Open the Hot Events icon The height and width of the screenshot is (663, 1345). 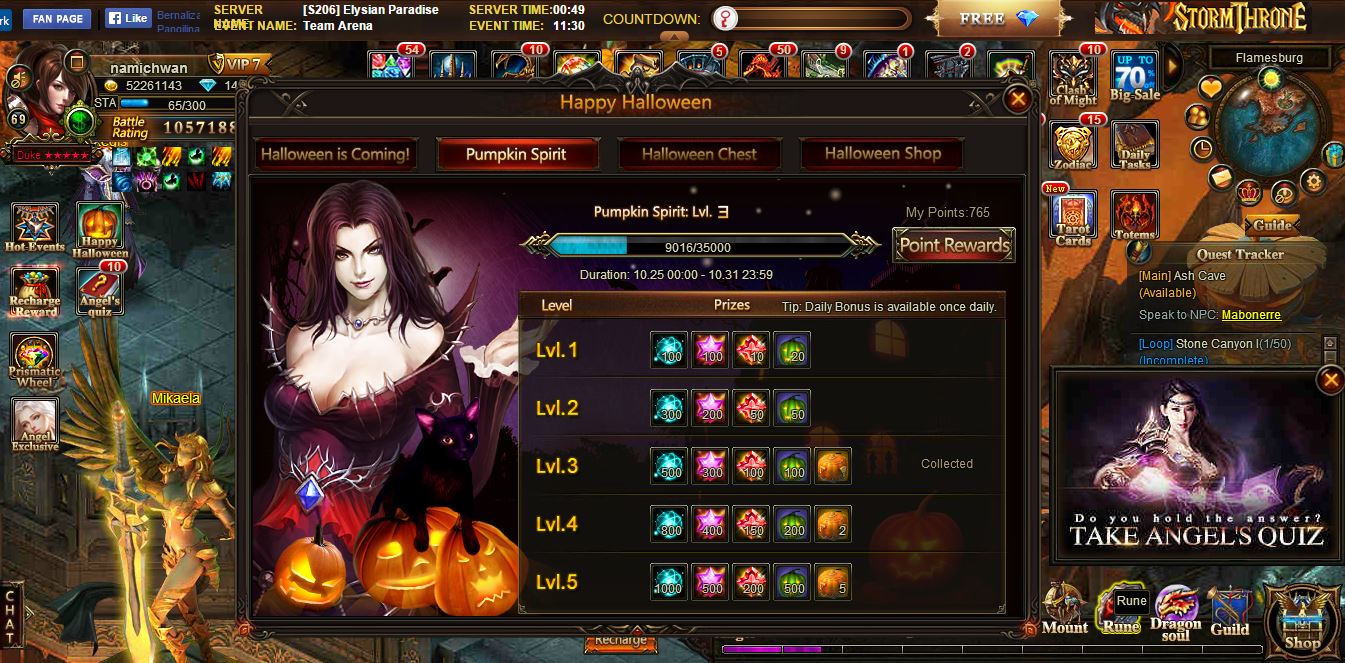[35, 227]
